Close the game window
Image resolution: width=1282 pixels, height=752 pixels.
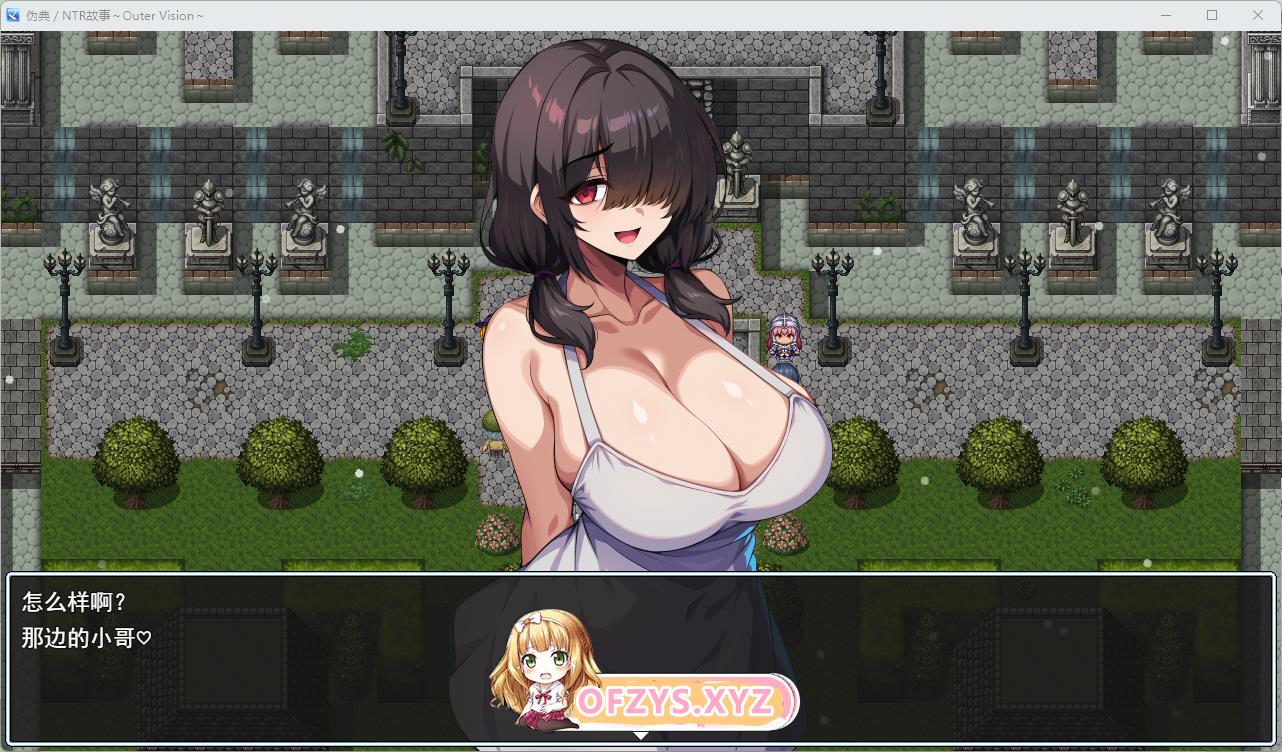click(1258, 15)
